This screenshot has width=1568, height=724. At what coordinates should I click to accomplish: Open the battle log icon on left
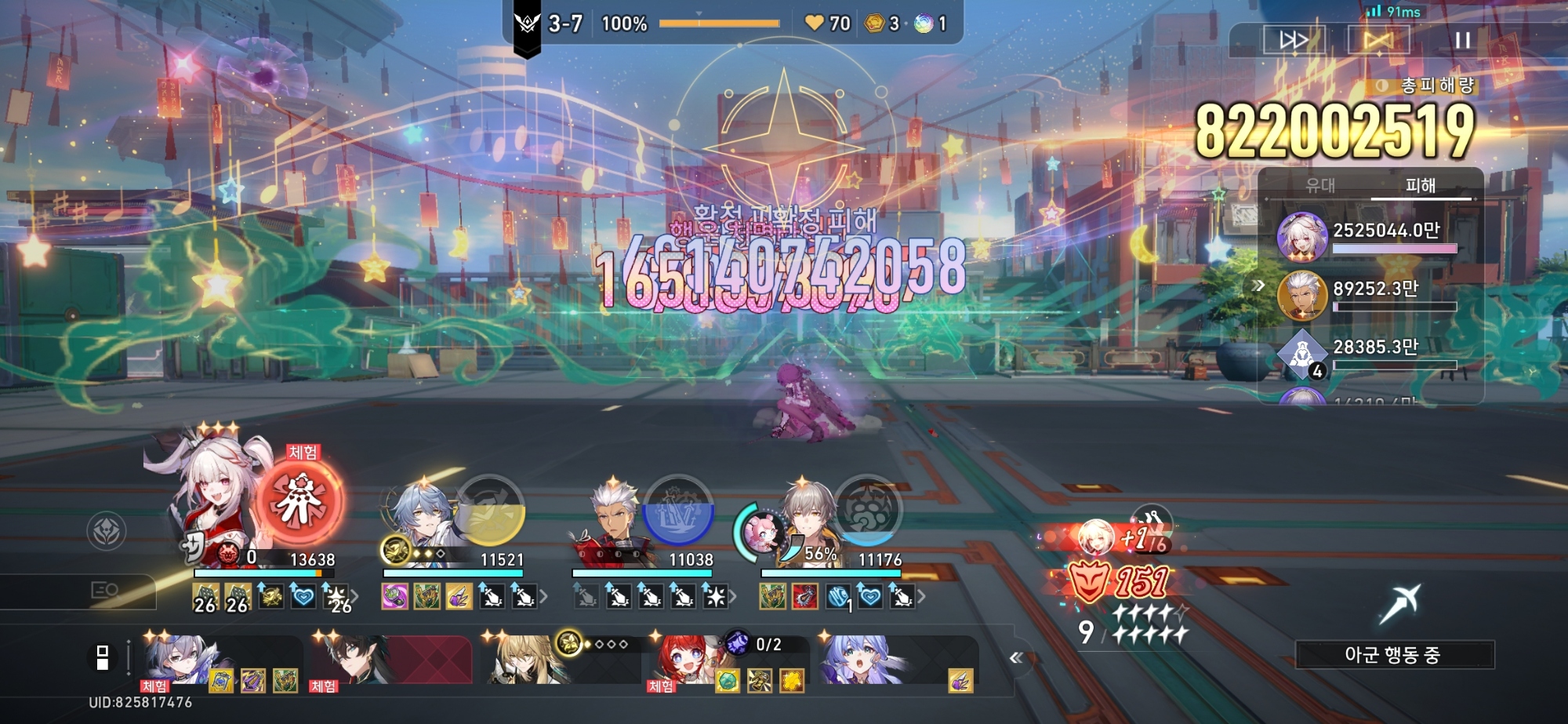click(x=105, y=590)
